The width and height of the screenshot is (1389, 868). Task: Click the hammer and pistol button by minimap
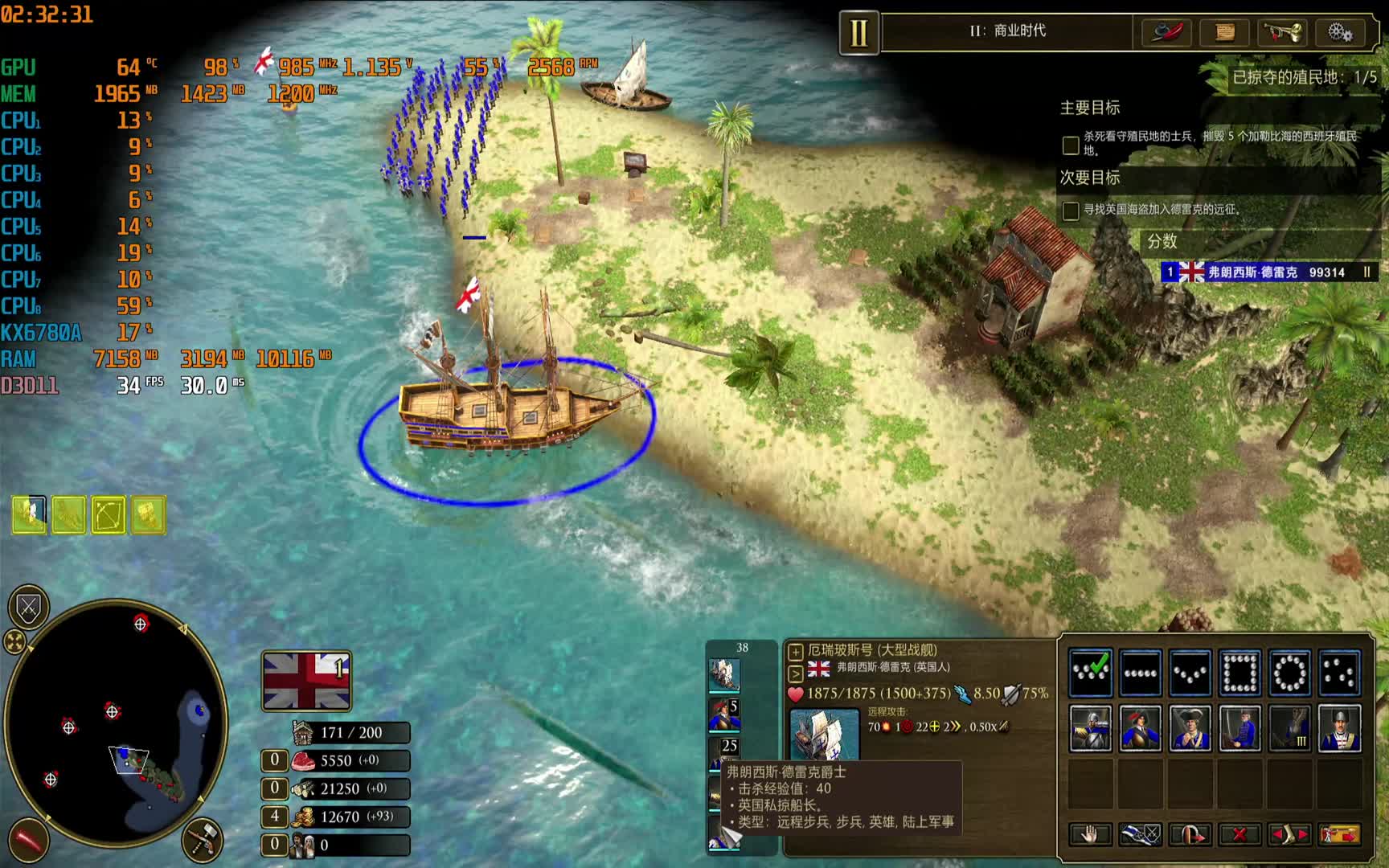[x=202, y=840]
